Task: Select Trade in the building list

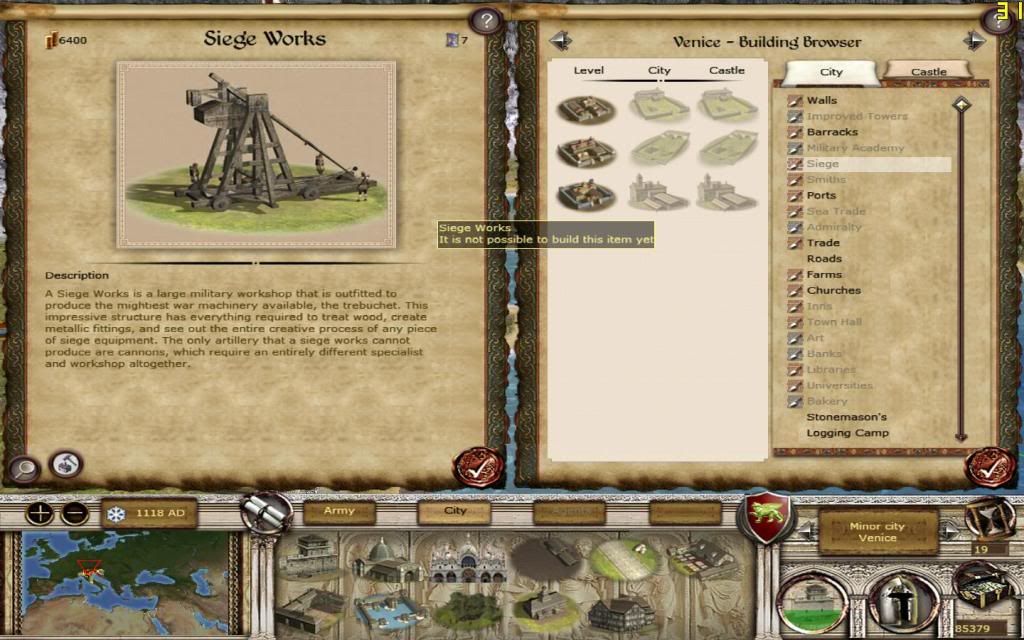Action: (x=823, y=243)
